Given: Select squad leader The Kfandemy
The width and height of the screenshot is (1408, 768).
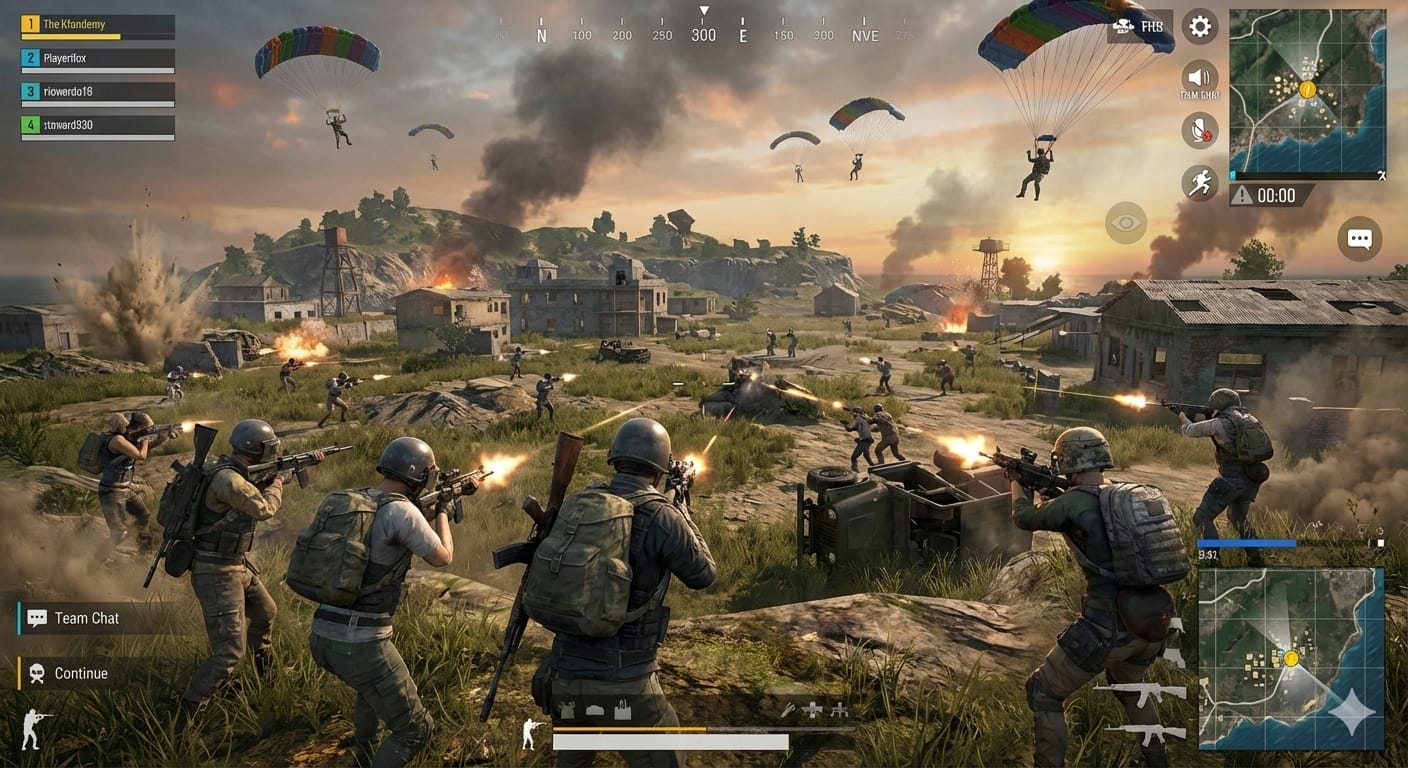Looking at the screenshot, I should click(x=98, y=24).
